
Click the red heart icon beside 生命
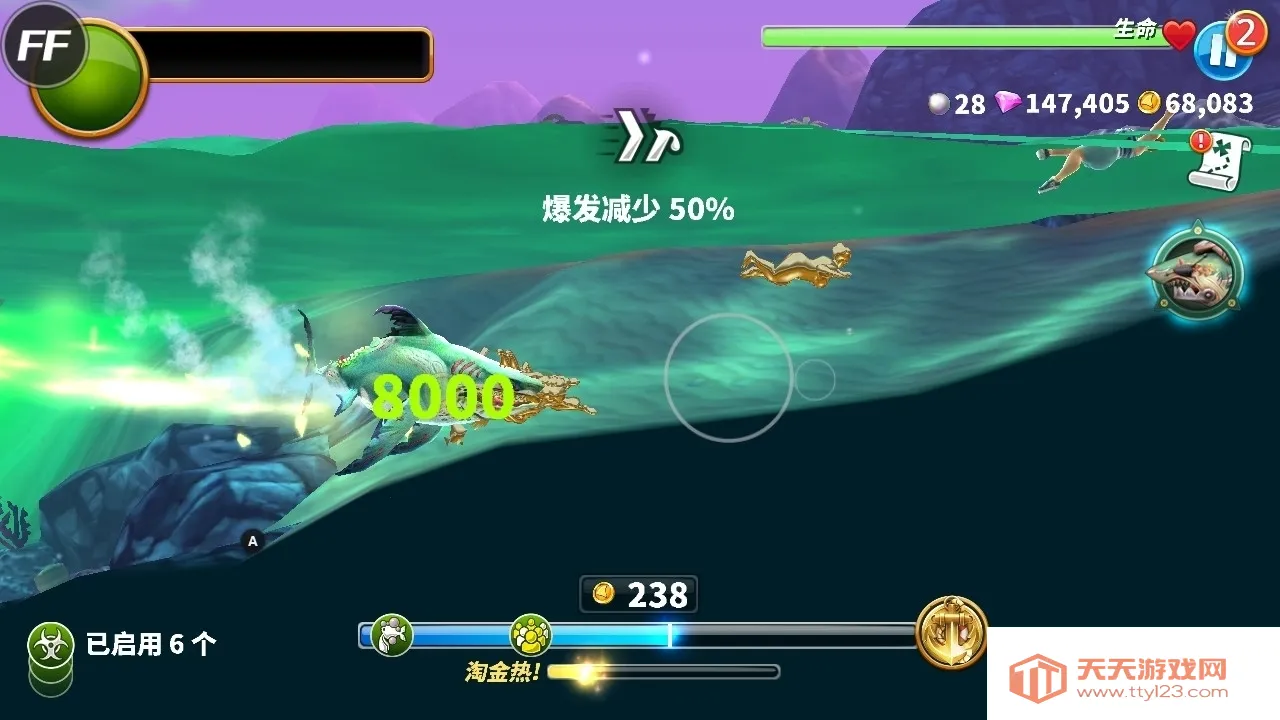click(1177, 35)
